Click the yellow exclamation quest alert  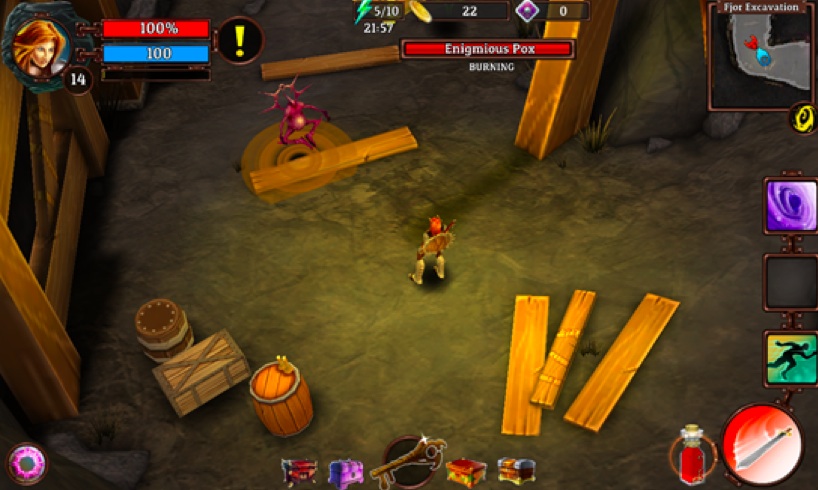[x=241, y=40]
